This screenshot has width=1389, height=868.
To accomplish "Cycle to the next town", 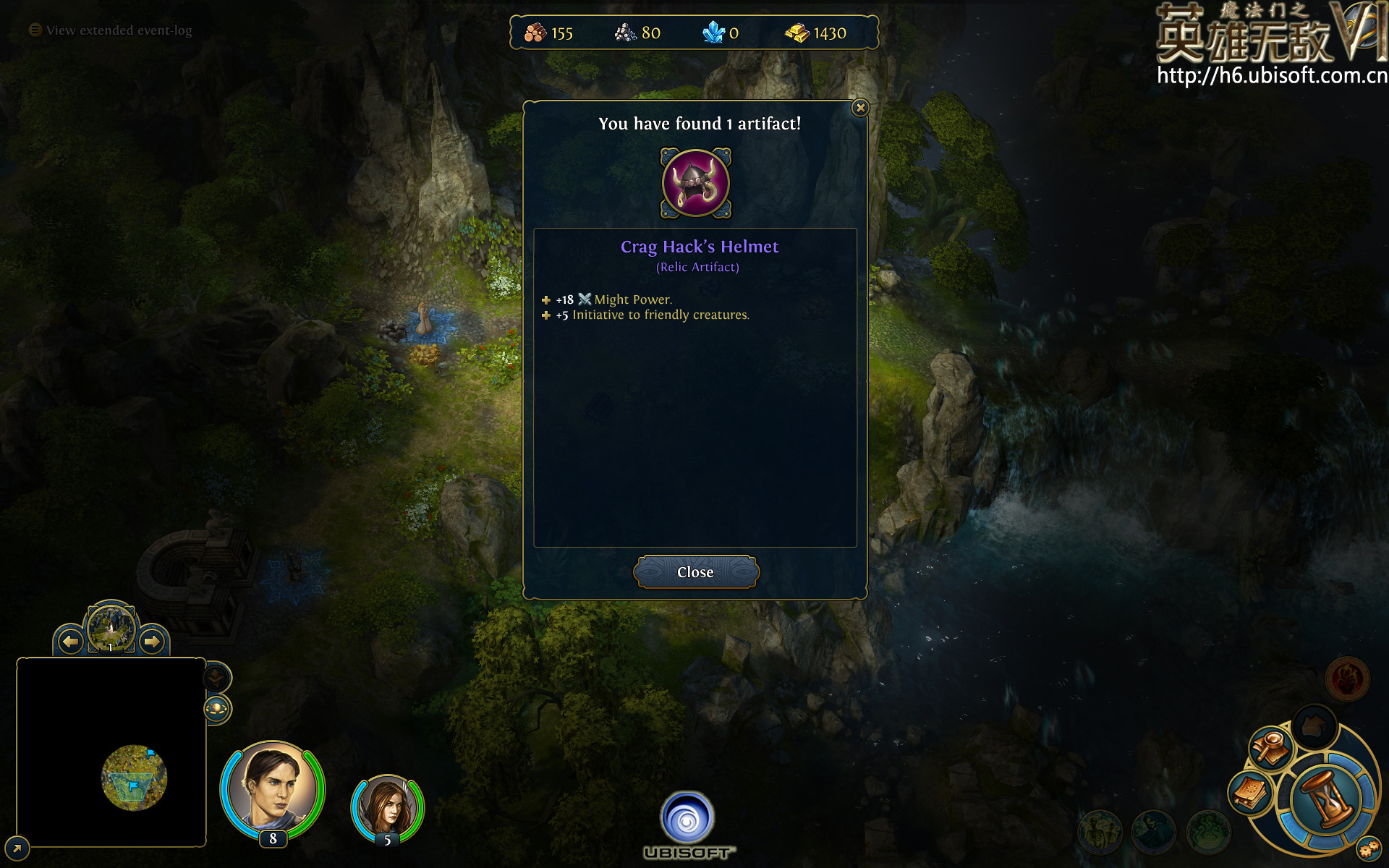I will coord(151,641).
